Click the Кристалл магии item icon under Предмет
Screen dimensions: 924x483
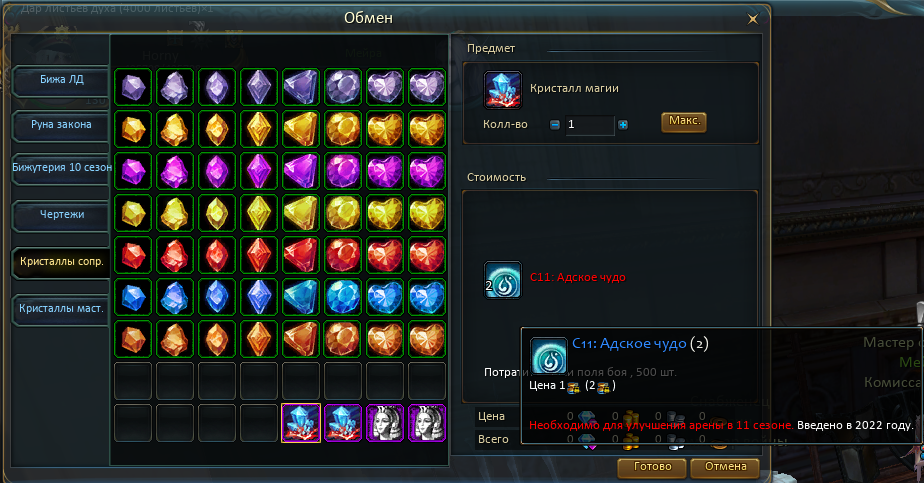[502, 89]
